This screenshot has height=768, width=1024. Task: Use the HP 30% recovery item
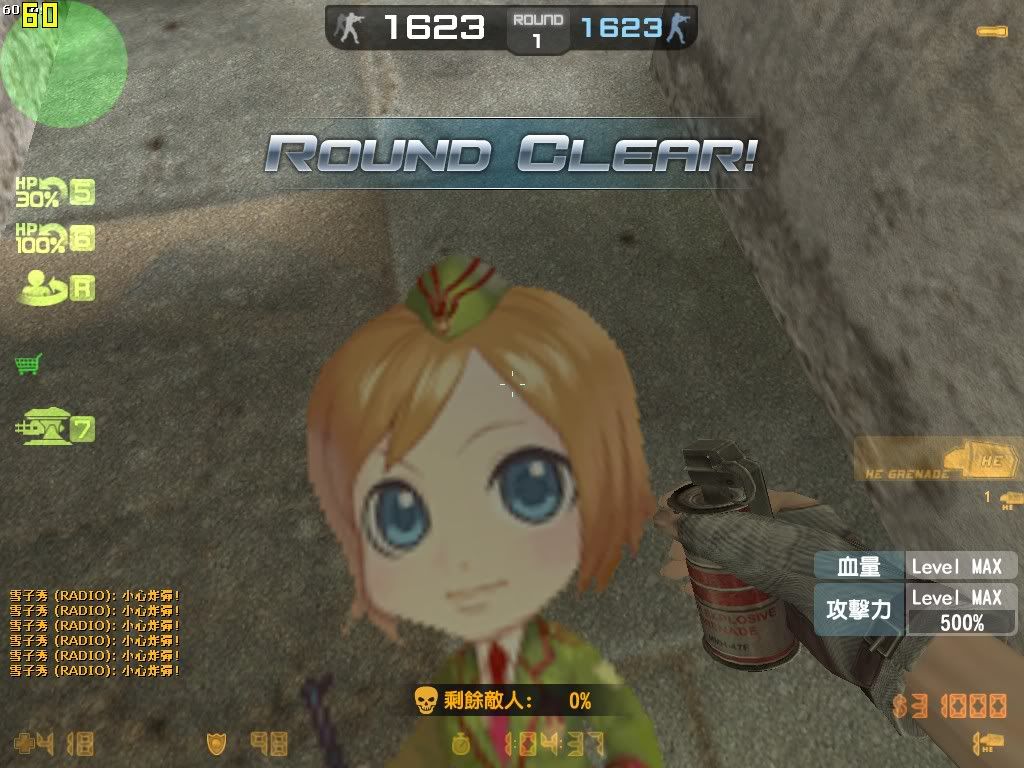54,190
